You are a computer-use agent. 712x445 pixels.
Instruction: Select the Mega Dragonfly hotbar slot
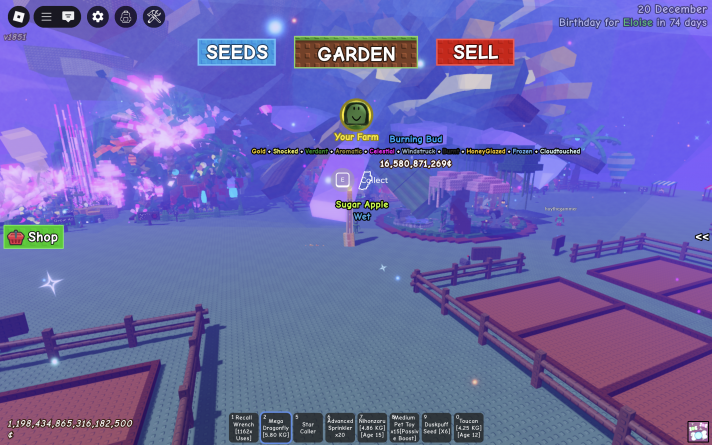click(x=275, y=427)
